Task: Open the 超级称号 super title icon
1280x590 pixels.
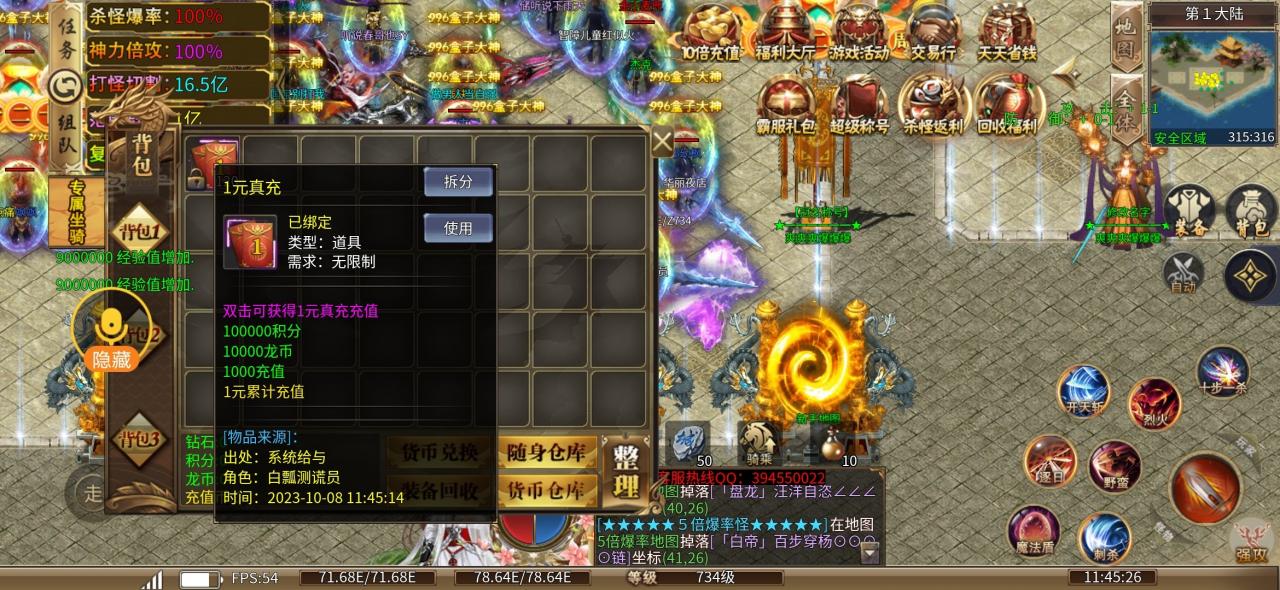Action: (x=860, y=105)
